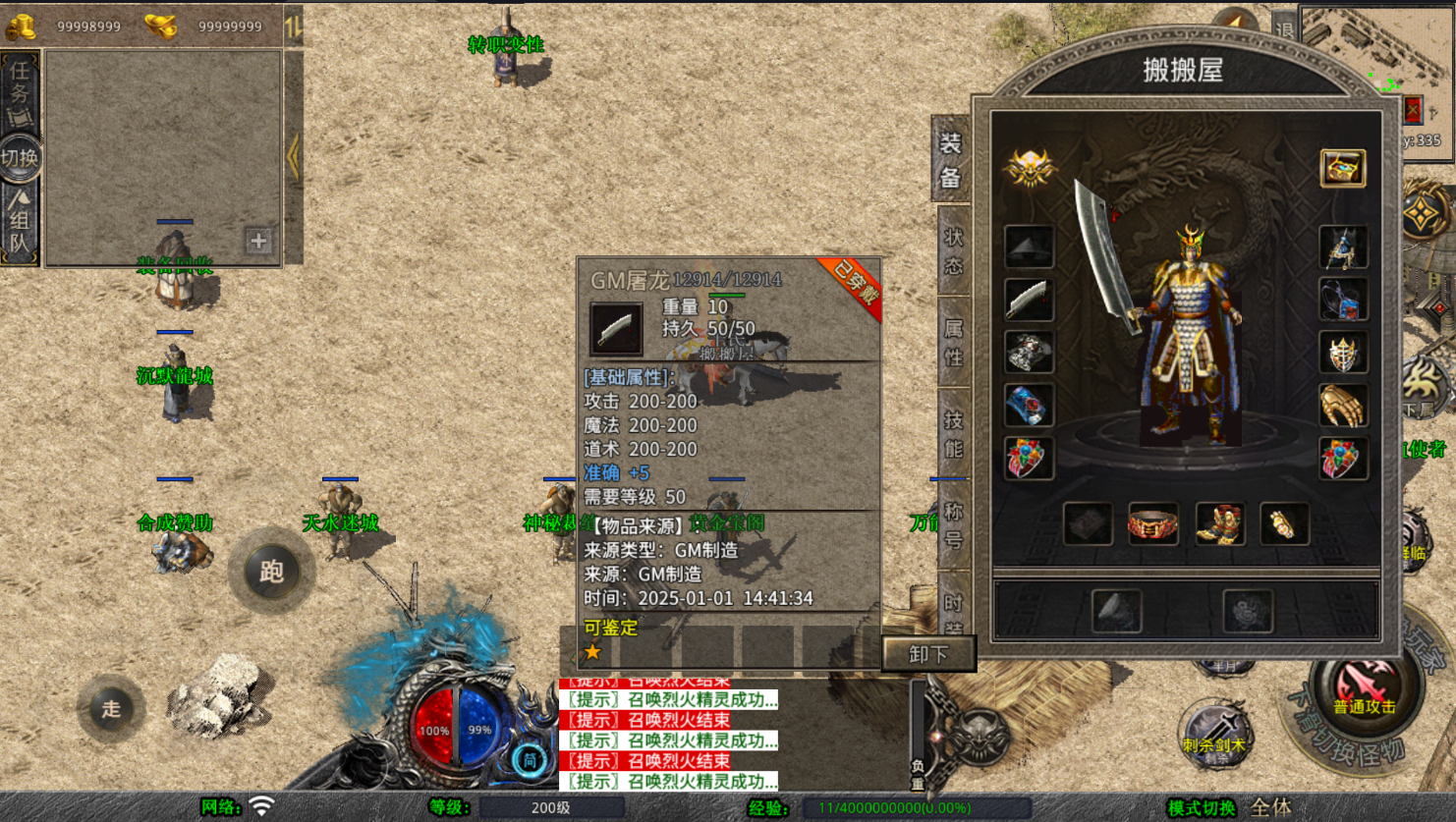Switch to the 装备 equipment tab
Screen dimensions: 1456x822
pos(951,160)
